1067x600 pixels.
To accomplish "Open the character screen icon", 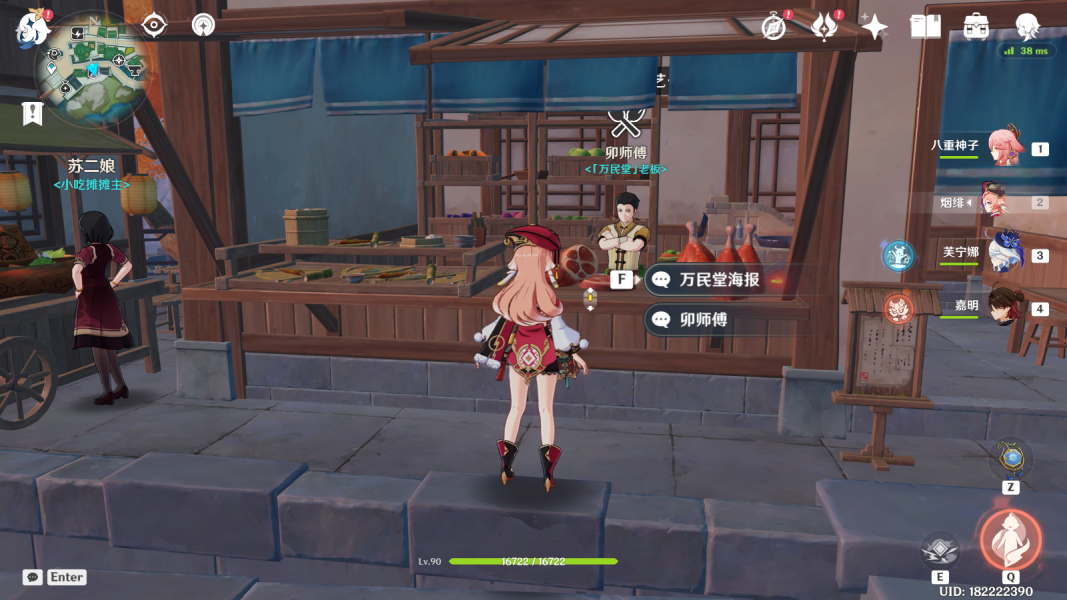I will pos(1027,27).
